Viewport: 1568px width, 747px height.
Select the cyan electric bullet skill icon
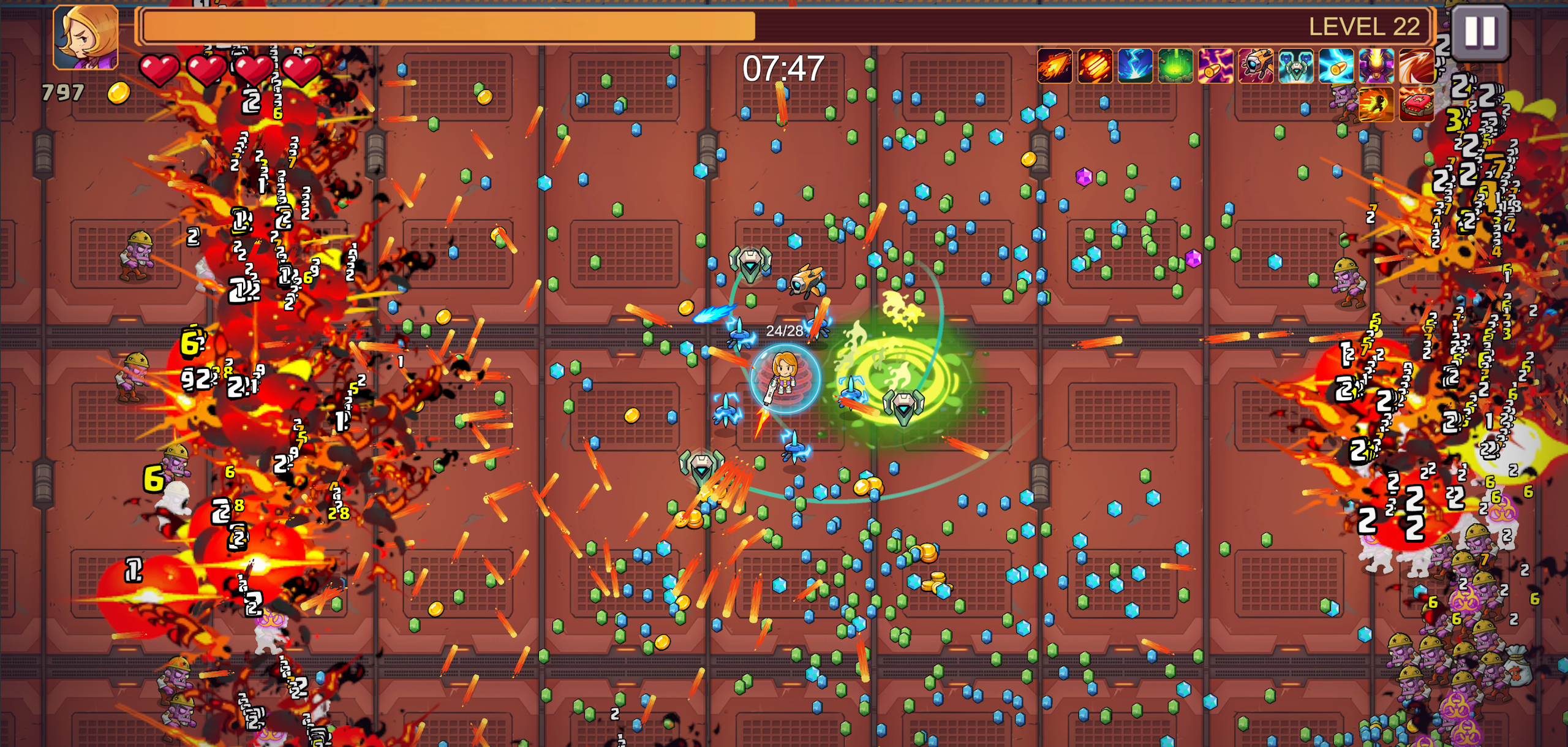[1336, 66]
